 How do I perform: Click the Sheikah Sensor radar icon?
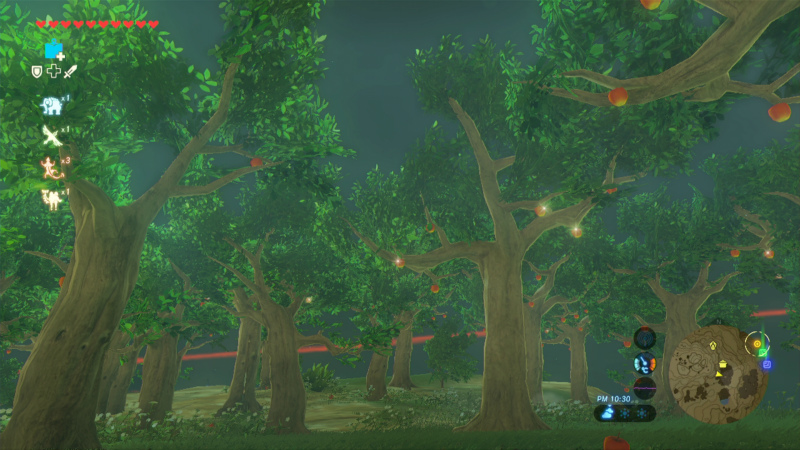645,338
